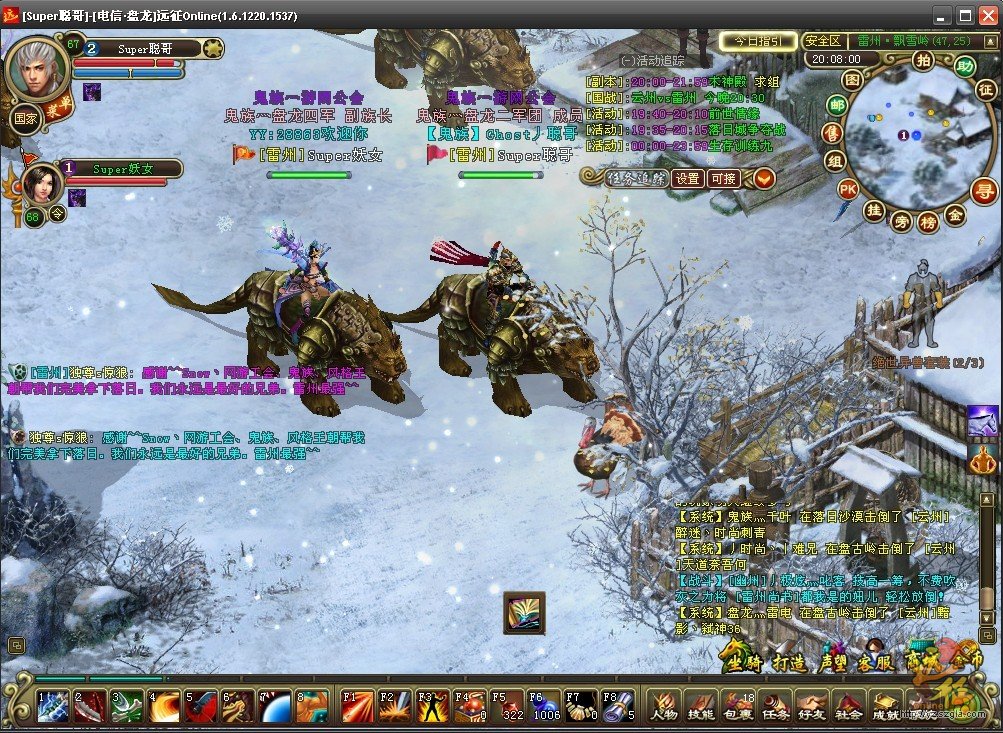Open the 任务 quest log

[x=774, y=706]
